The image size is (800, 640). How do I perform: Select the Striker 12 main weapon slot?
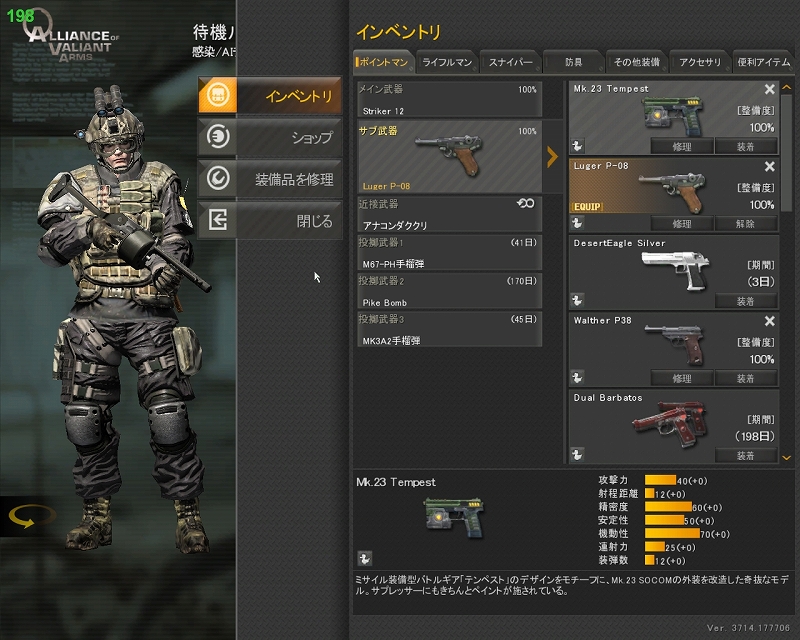point(448,100)
